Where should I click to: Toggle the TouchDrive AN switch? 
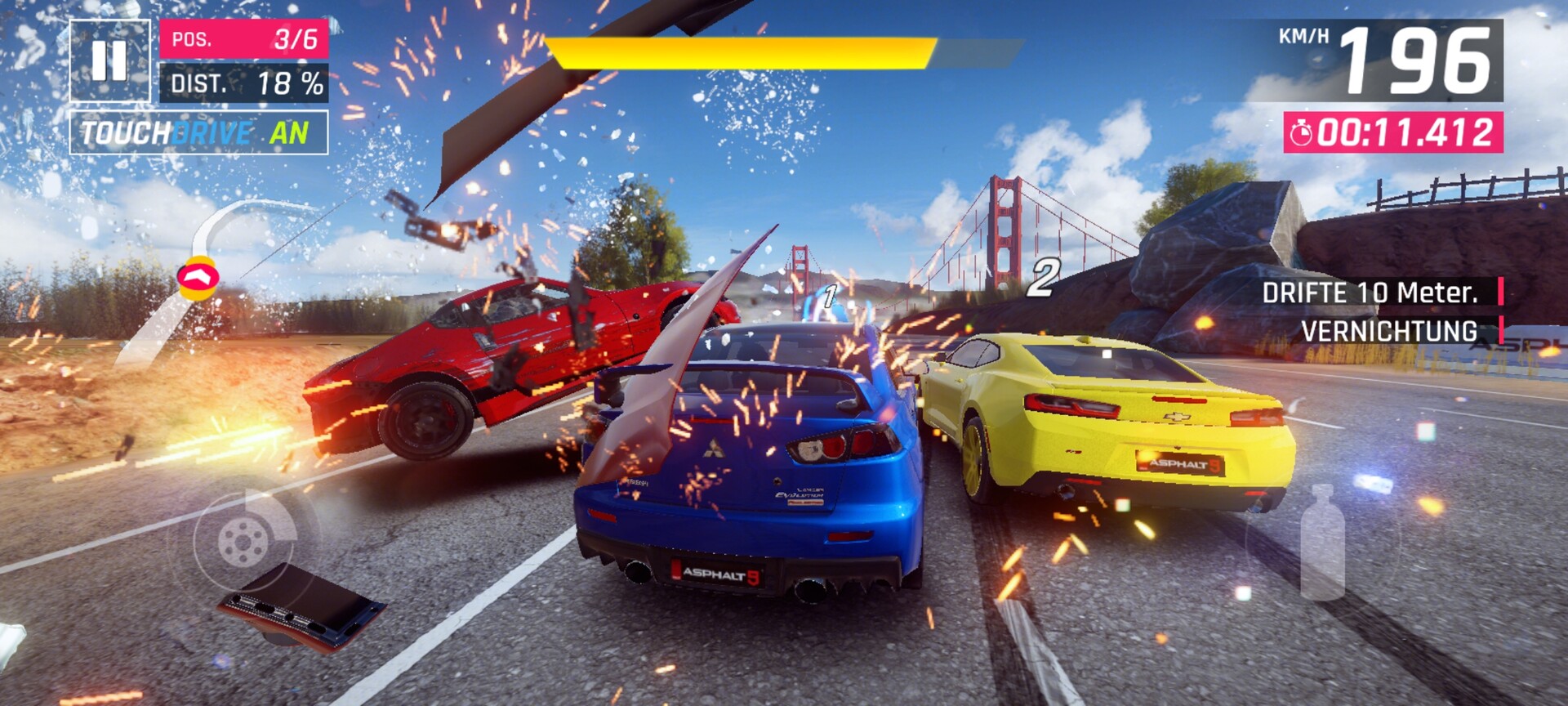[x=198, y=132]
